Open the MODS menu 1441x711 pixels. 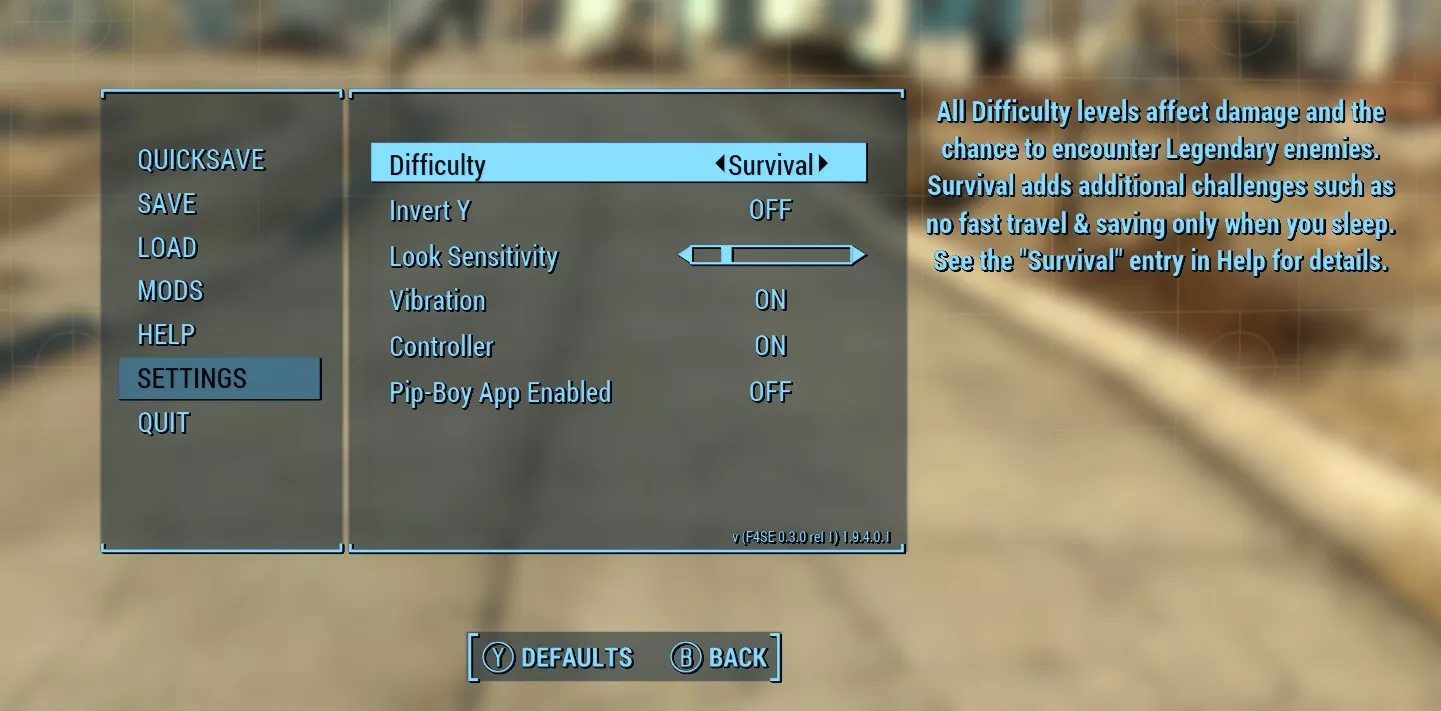[x=170, y=291]
